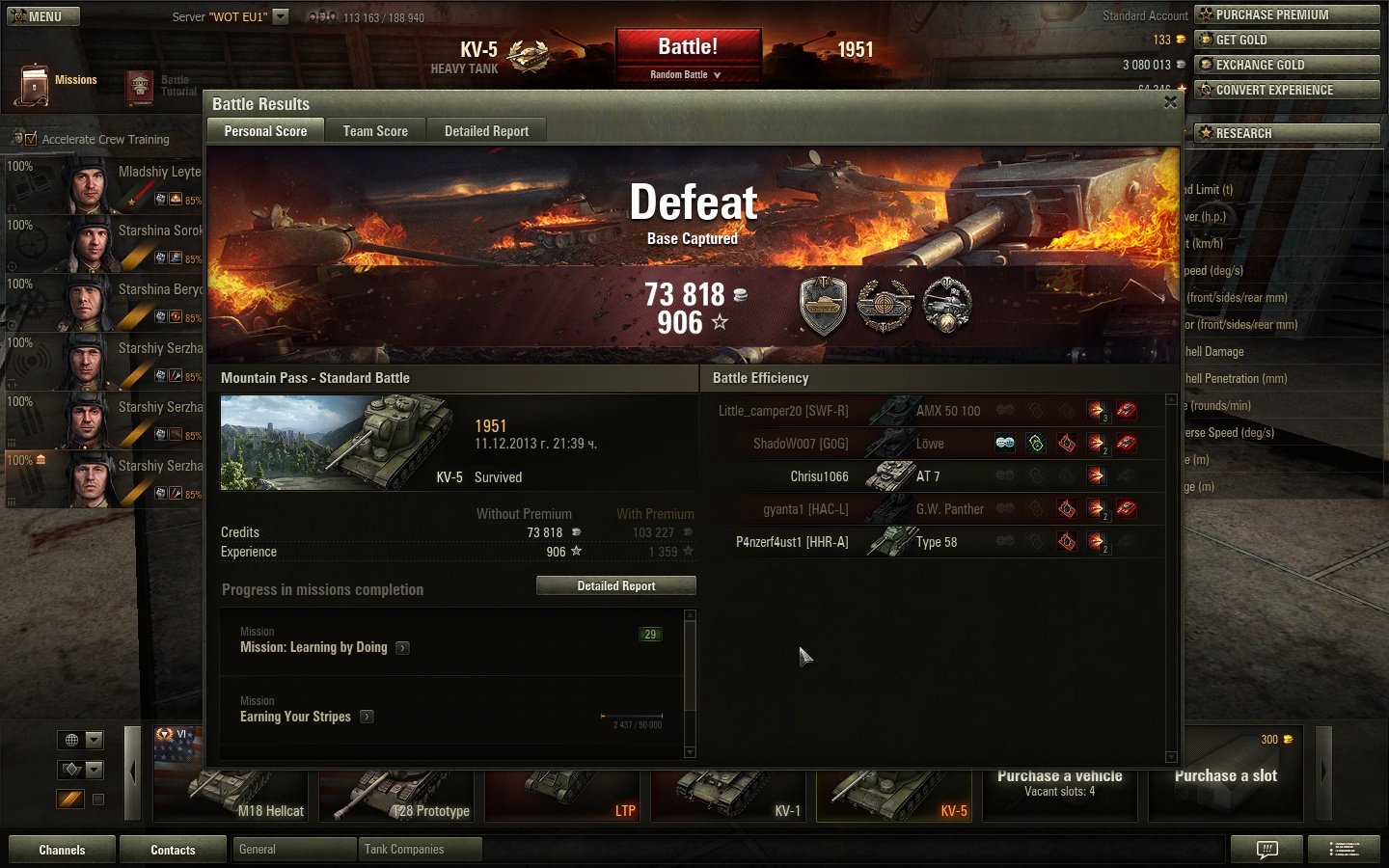Image resolution: width=1389 pixels, height=868 pixels.
Task: Open the Research button
Action: click(x=1287, y=133)
